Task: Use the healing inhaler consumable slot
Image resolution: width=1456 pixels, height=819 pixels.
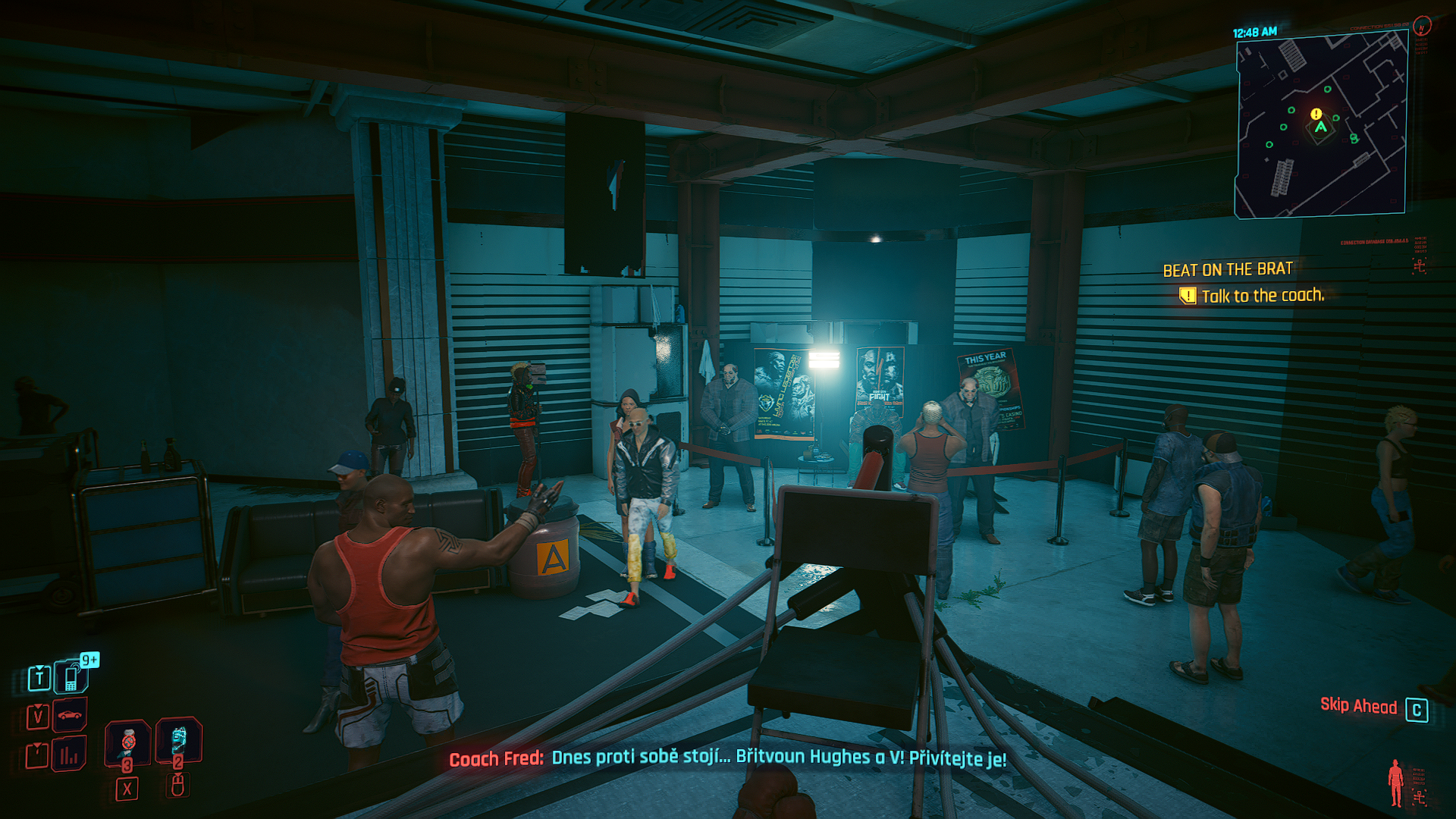Action: [x=127, y=741]
